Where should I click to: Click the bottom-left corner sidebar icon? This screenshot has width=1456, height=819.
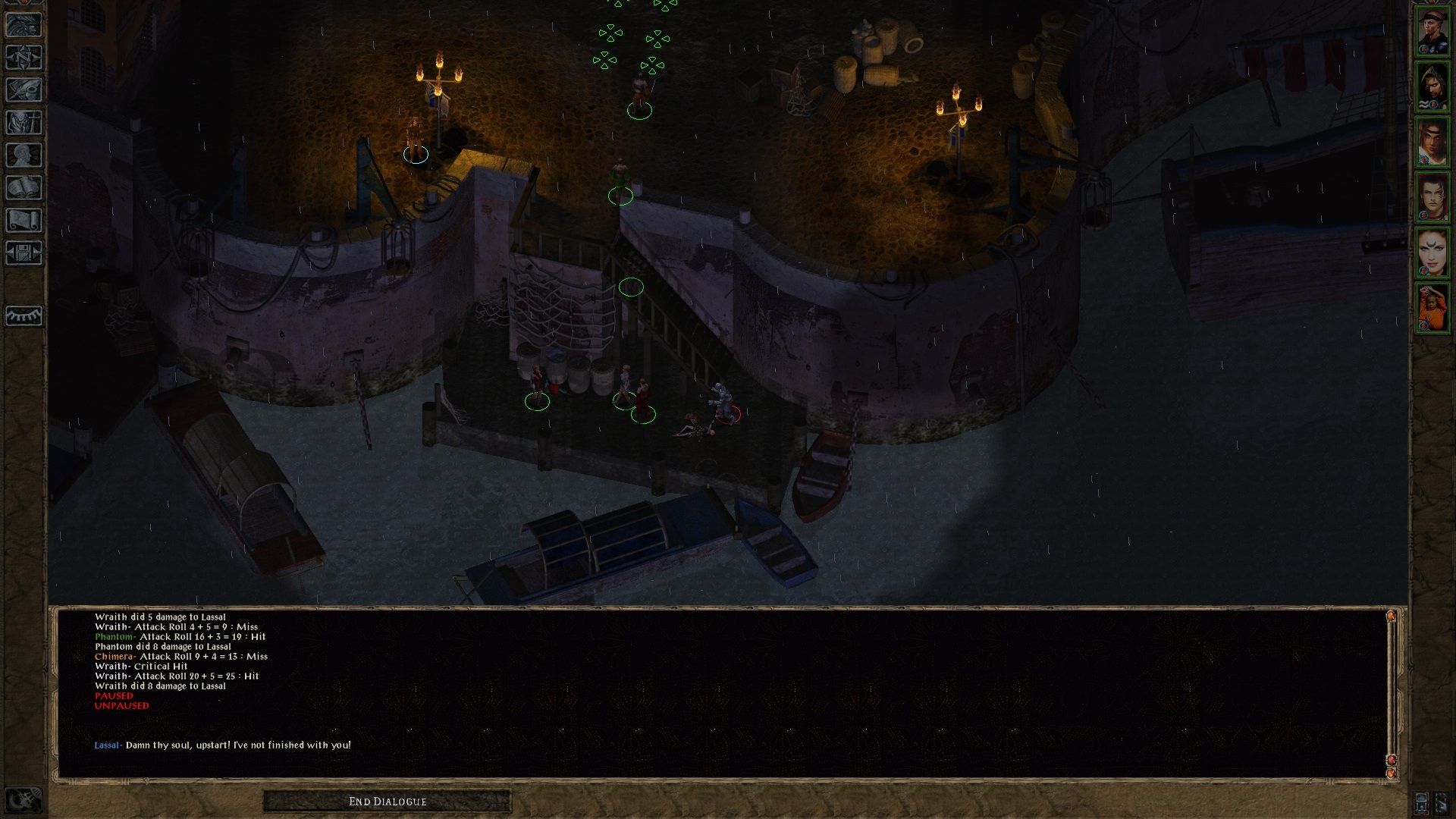click(24, 800)
